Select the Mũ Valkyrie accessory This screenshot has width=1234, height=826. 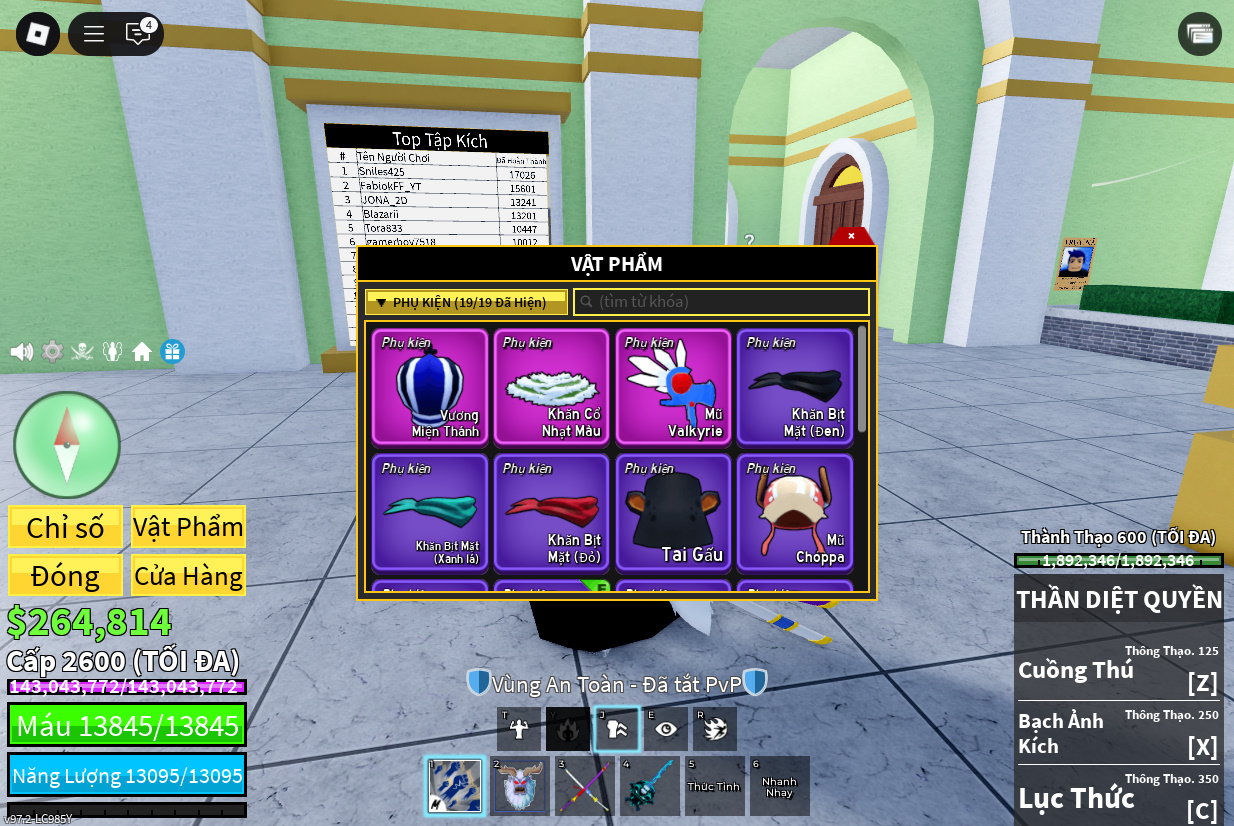(x=673, y=387)
